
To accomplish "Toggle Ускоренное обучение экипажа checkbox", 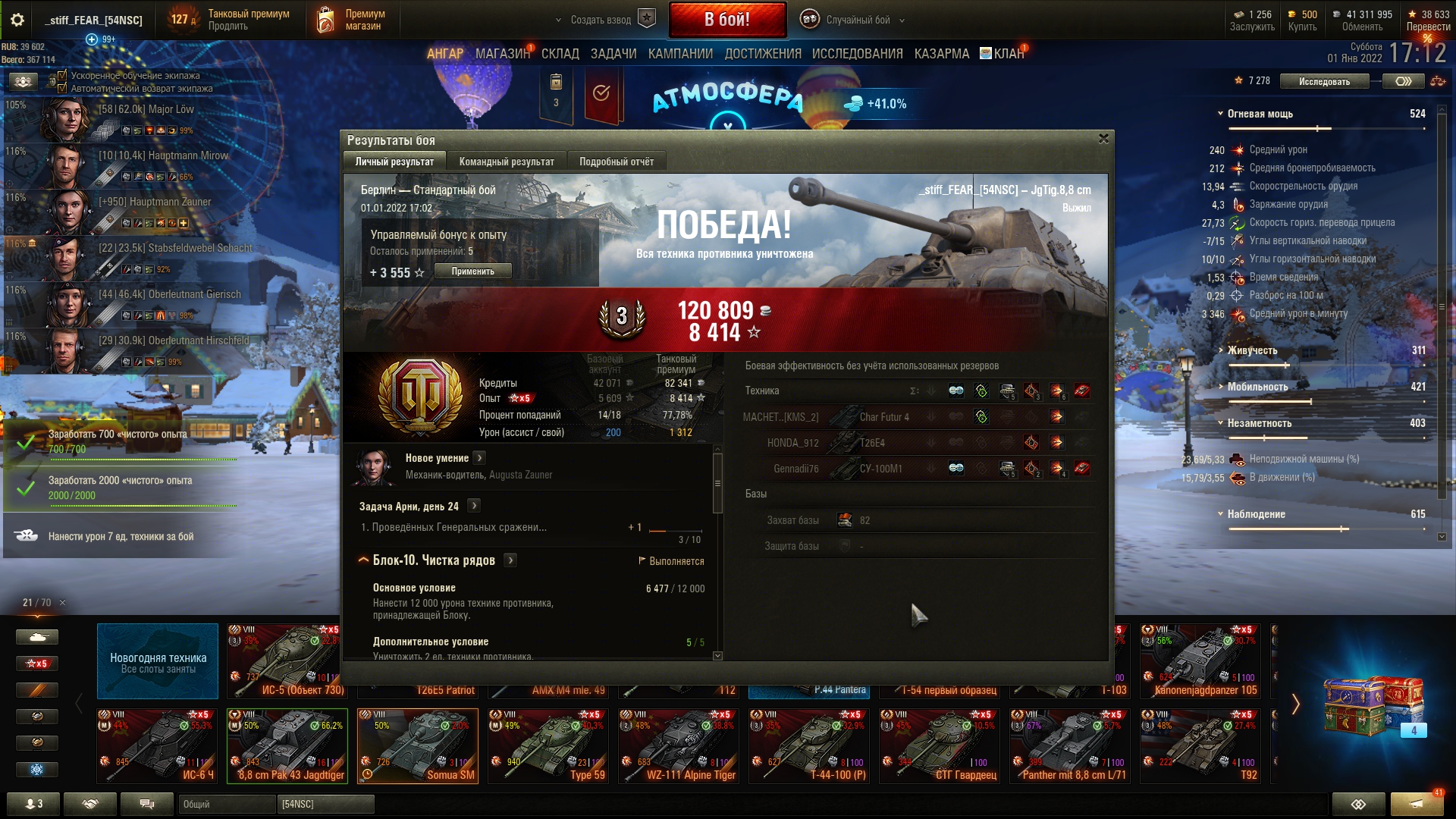I will coord(62,75).
